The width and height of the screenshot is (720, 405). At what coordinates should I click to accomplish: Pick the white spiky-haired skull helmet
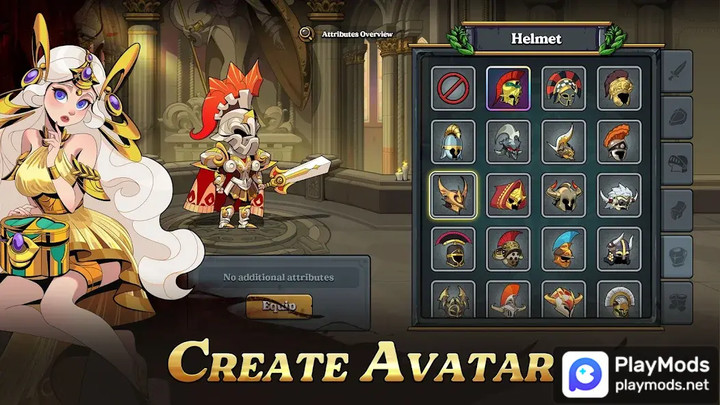[619, 195]
